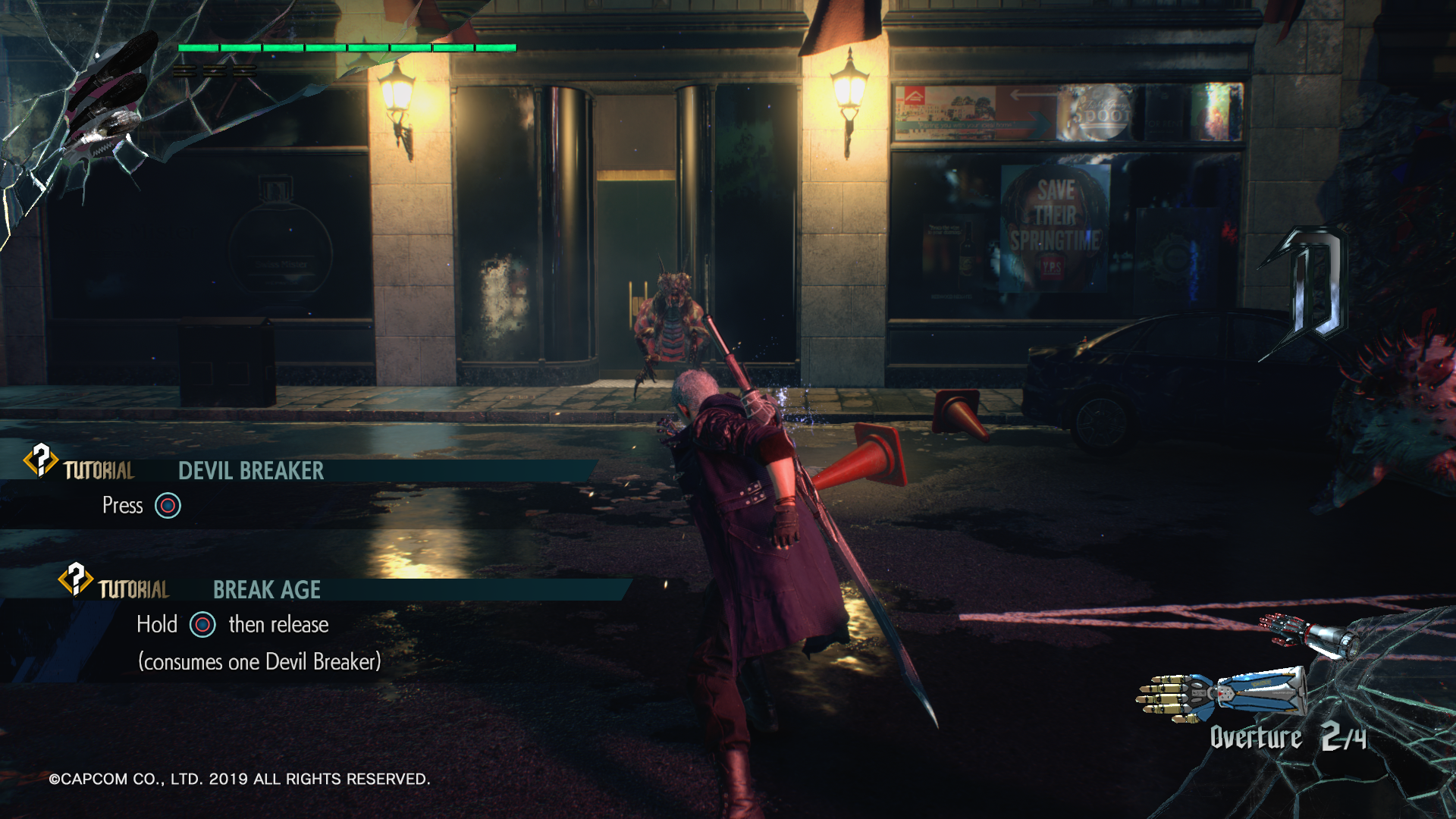The height and width of the screenshot is (819, 1456).
Task: Click the queued red-and-white Devil Breaker arm
Action: [1307, 635]
